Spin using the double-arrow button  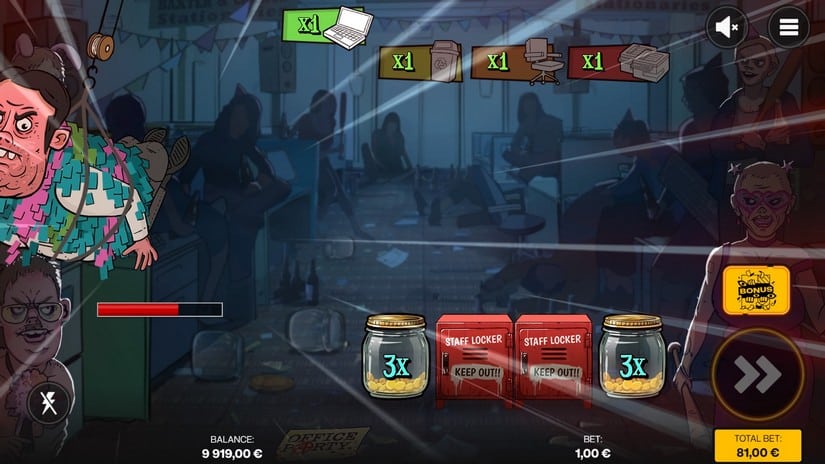point(757,374)
